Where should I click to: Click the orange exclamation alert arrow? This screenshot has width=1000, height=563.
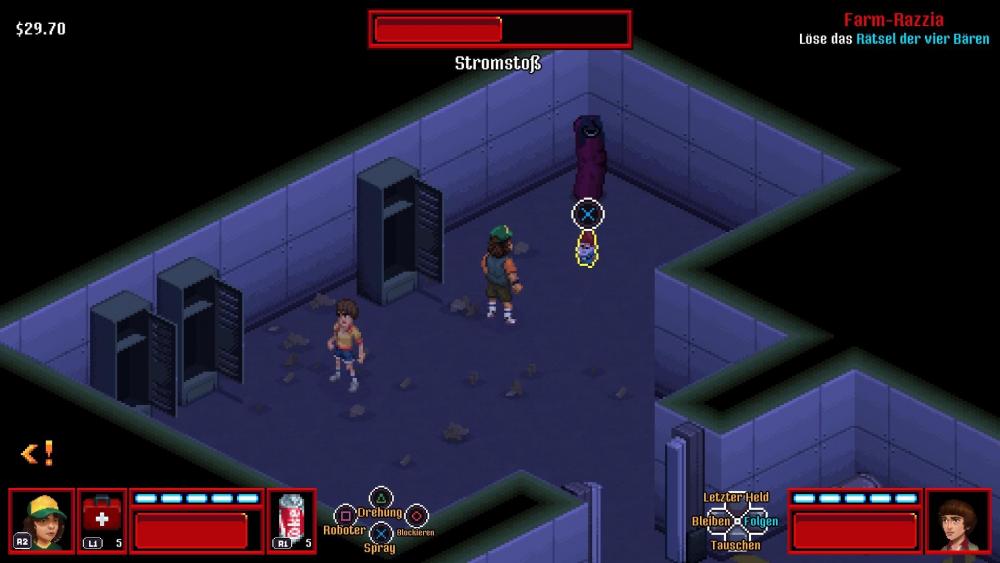(37, 454)
